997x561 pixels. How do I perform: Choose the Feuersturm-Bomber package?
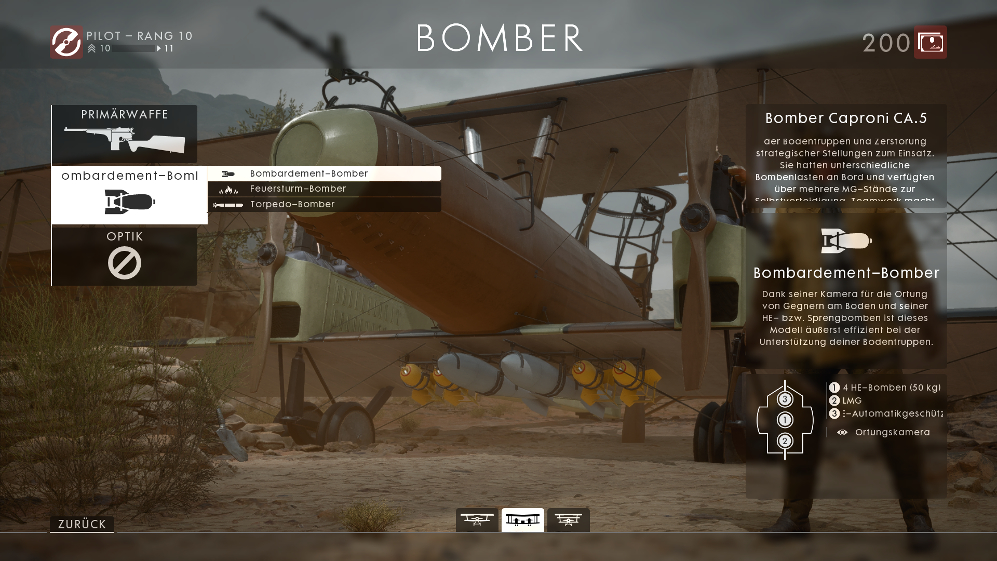tap(324, 188)
